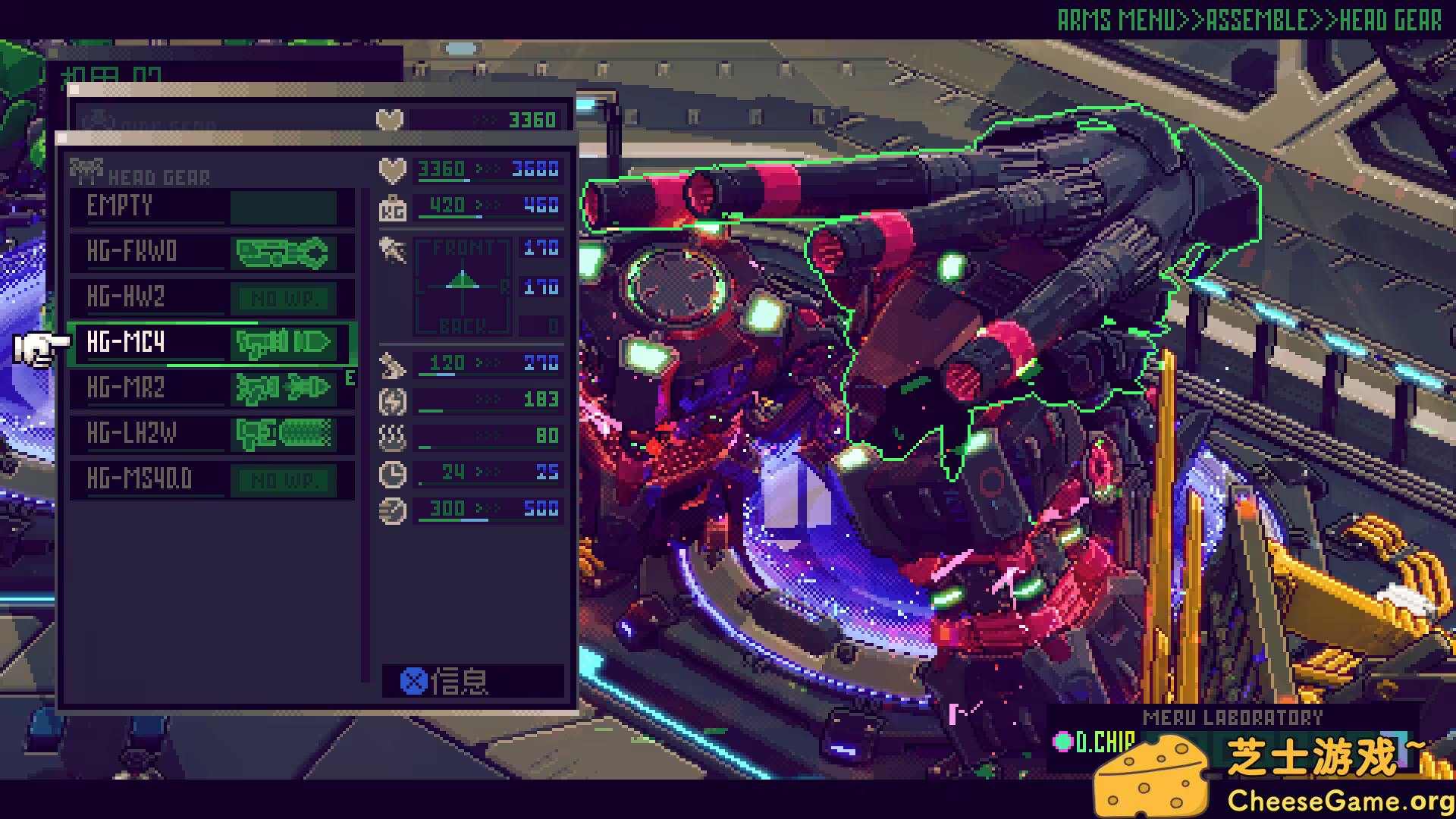Screen dimensions: 1456x819
Task: Choose the HG-FKWO head gear
Action: coord(211,253)
